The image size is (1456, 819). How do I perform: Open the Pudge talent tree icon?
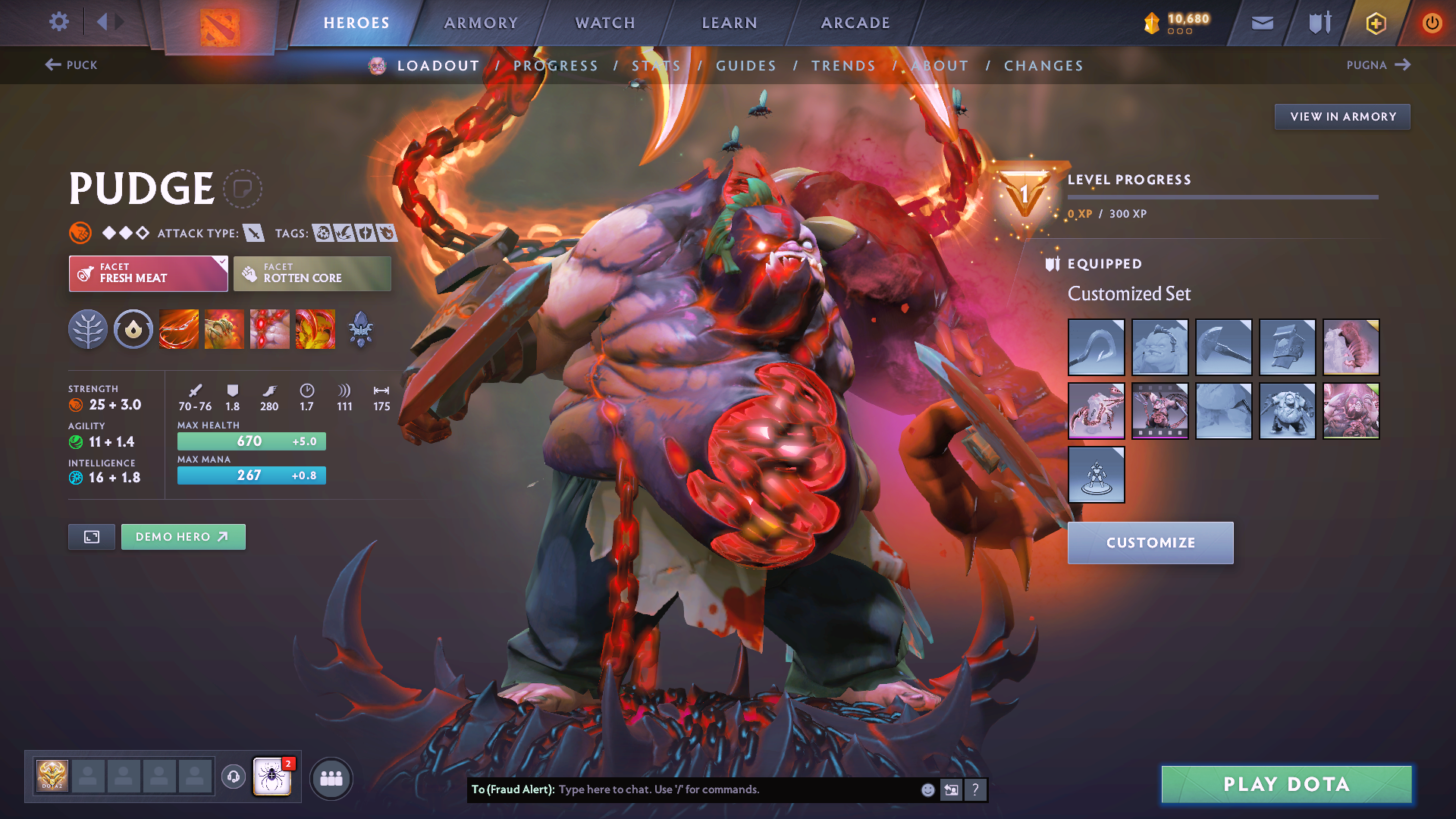pyautogui.click(x=88, y=329)
